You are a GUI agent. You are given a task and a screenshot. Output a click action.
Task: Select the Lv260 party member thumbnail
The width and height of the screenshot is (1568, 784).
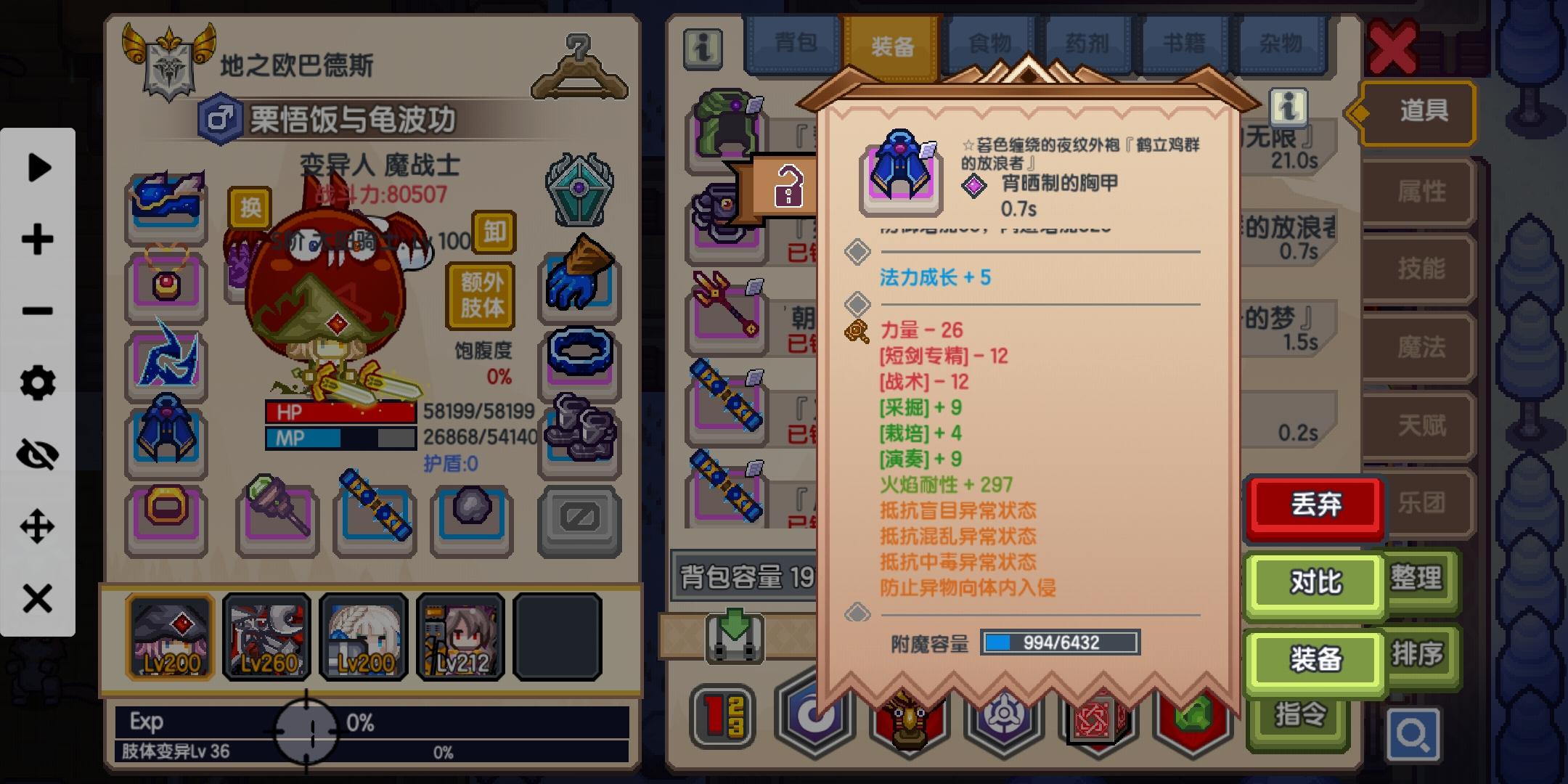click(266, 636)
